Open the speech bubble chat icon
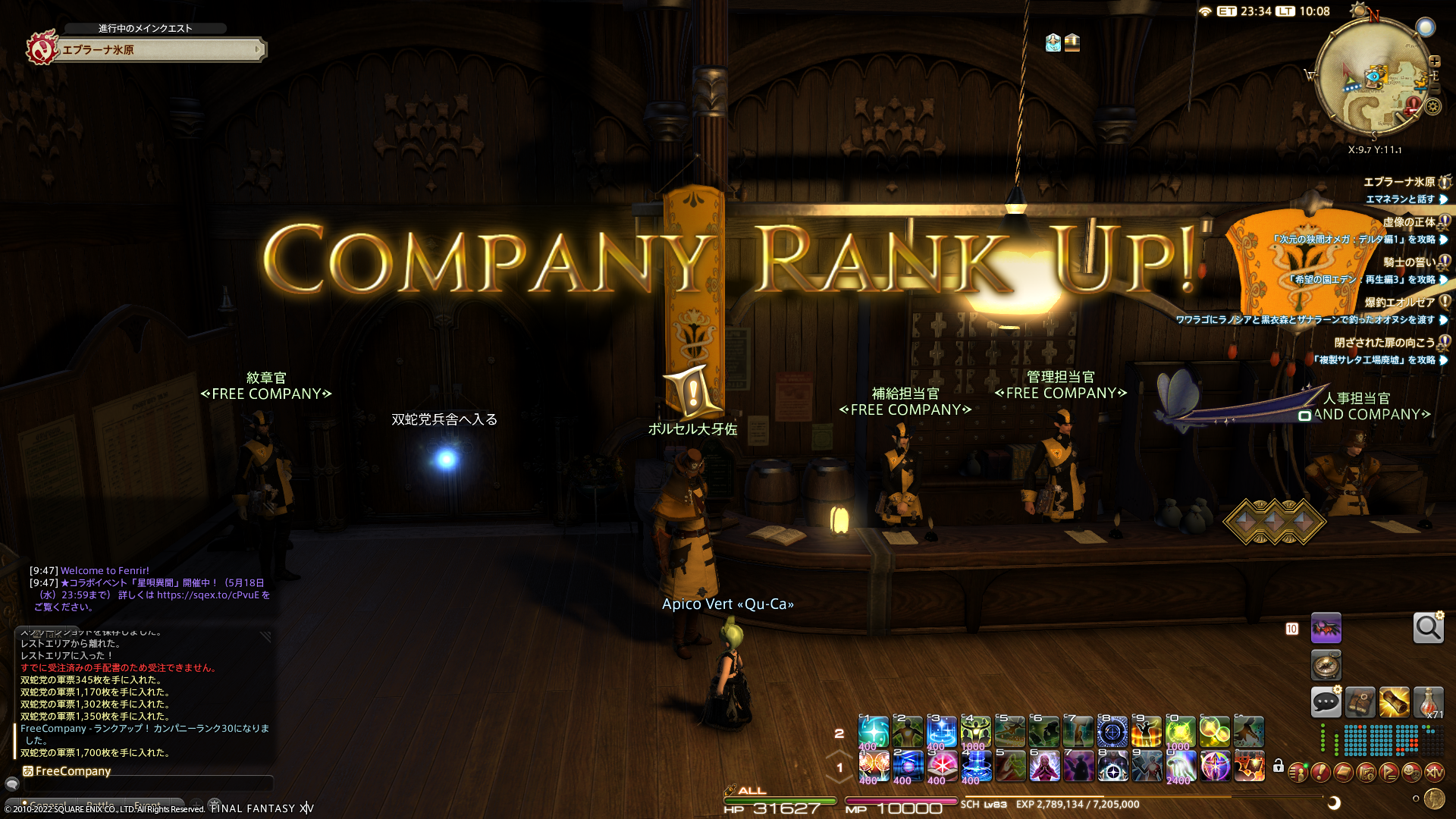Viewport: 1456px width, 819px height. (1326, 702)
